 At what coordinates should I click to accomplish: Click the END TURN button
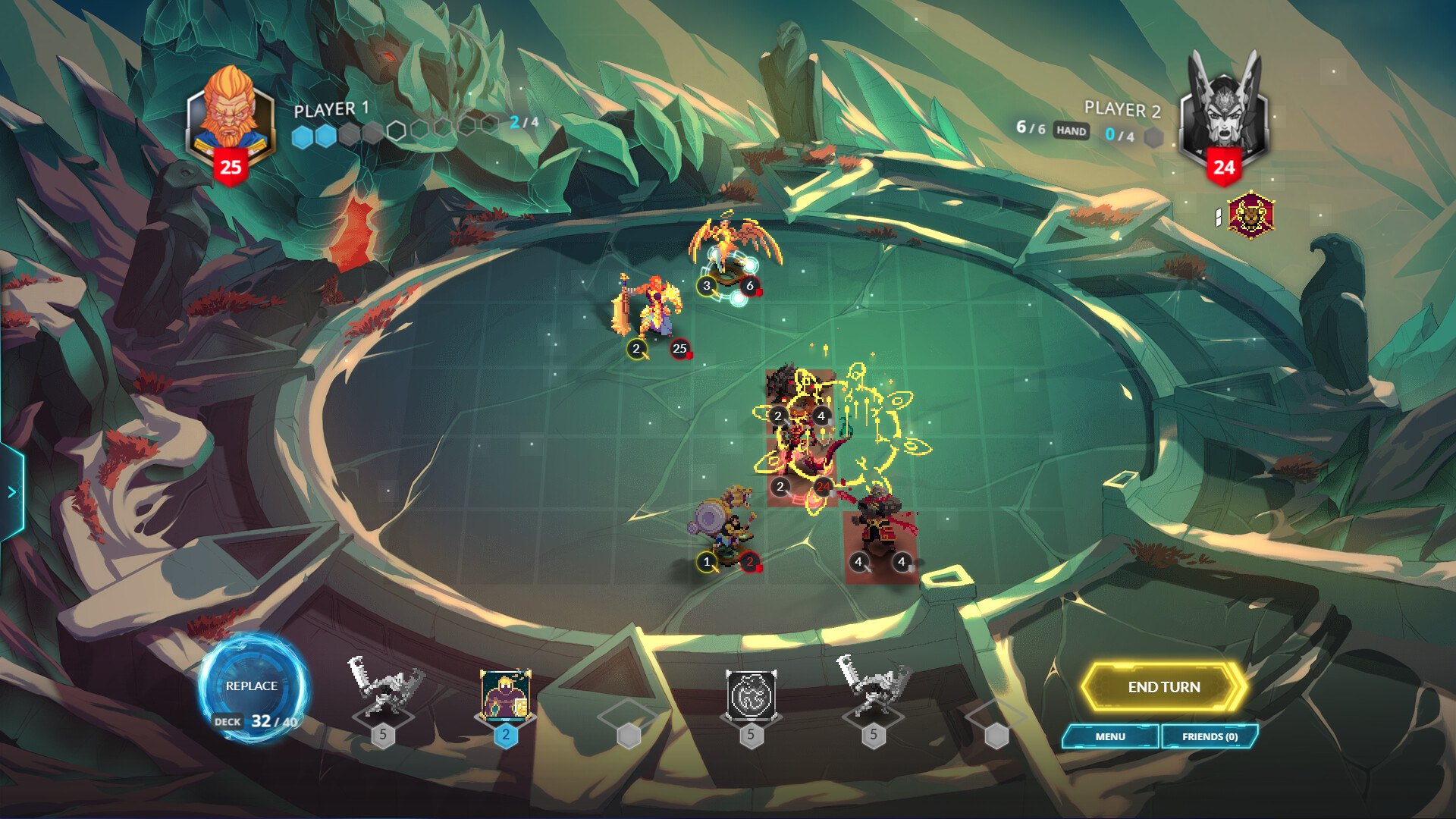point(1166,686)
